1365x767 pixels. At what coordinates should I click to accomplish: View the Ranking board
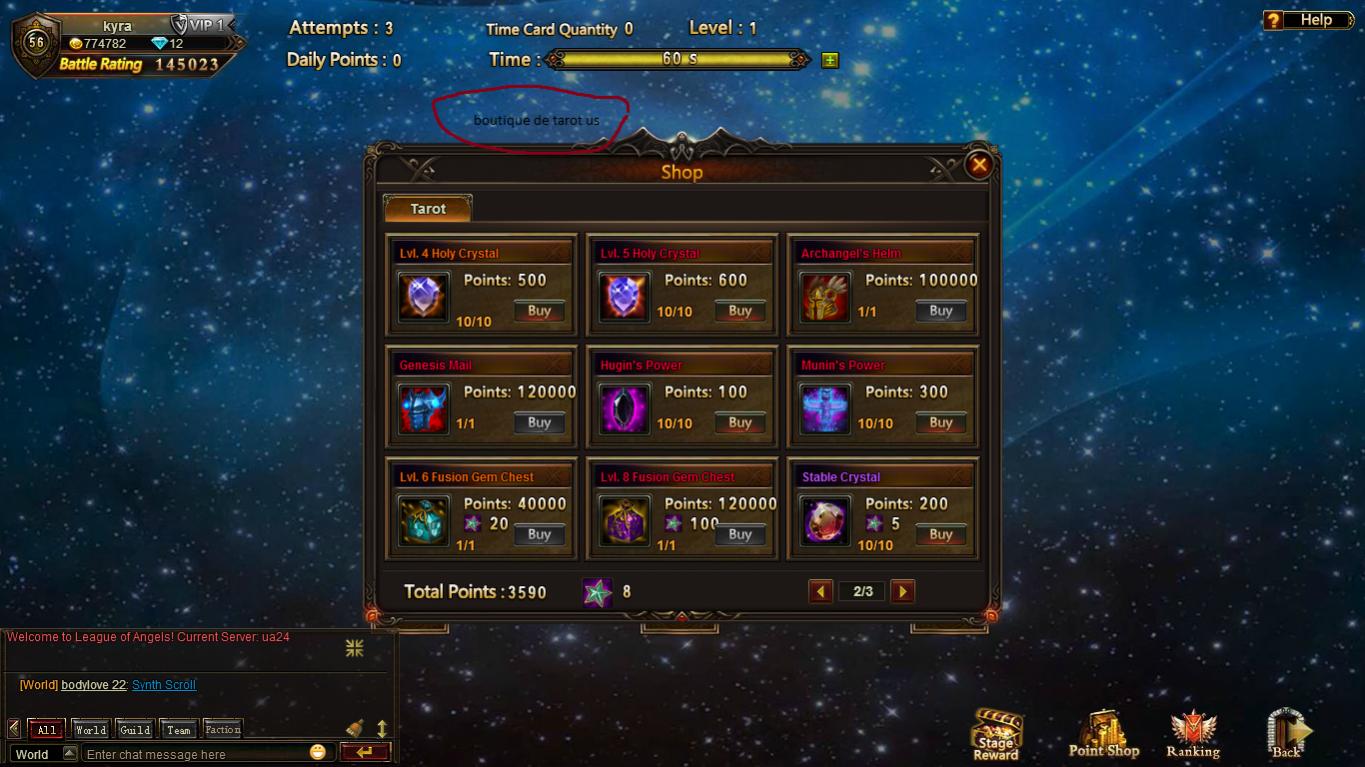click(x=1192, y=736)
